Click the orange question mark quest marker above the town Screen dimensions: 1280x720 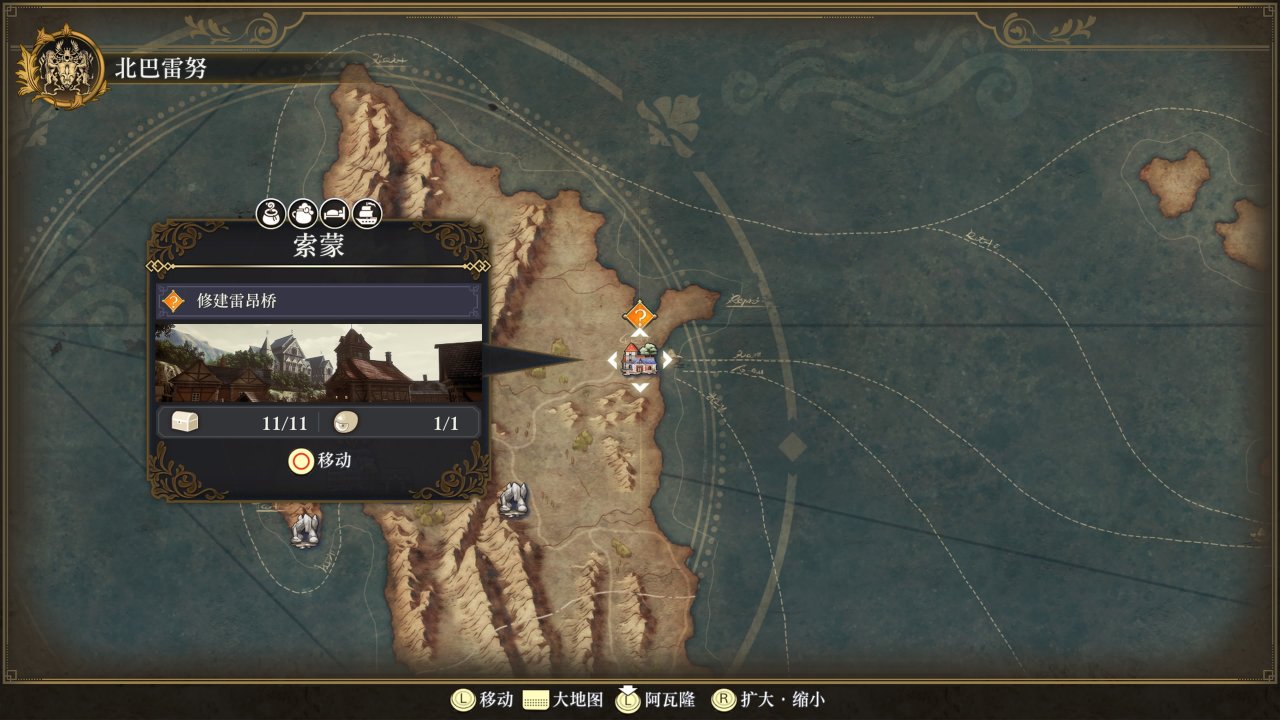(x=639, y=316)
